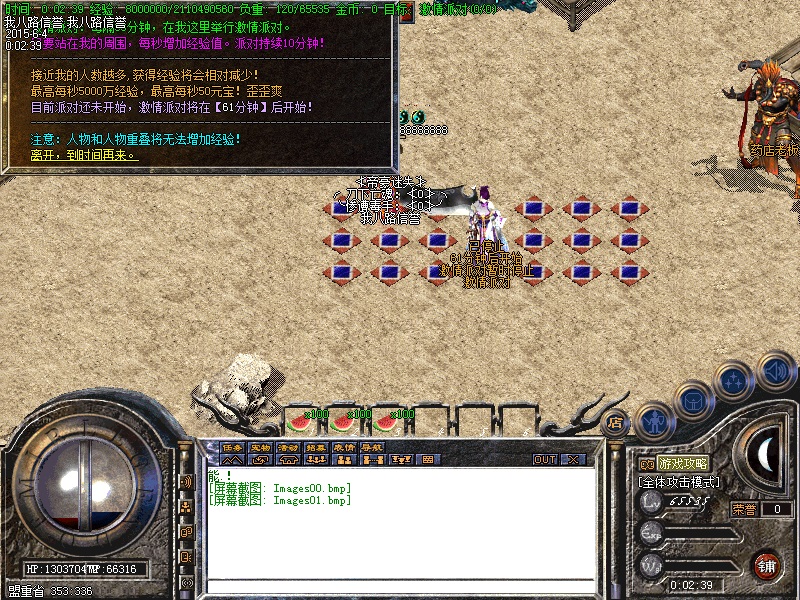The height and width of the screenshot is (600, 800).
Task: Open the stars skills icon
Action: pos(735,381)
